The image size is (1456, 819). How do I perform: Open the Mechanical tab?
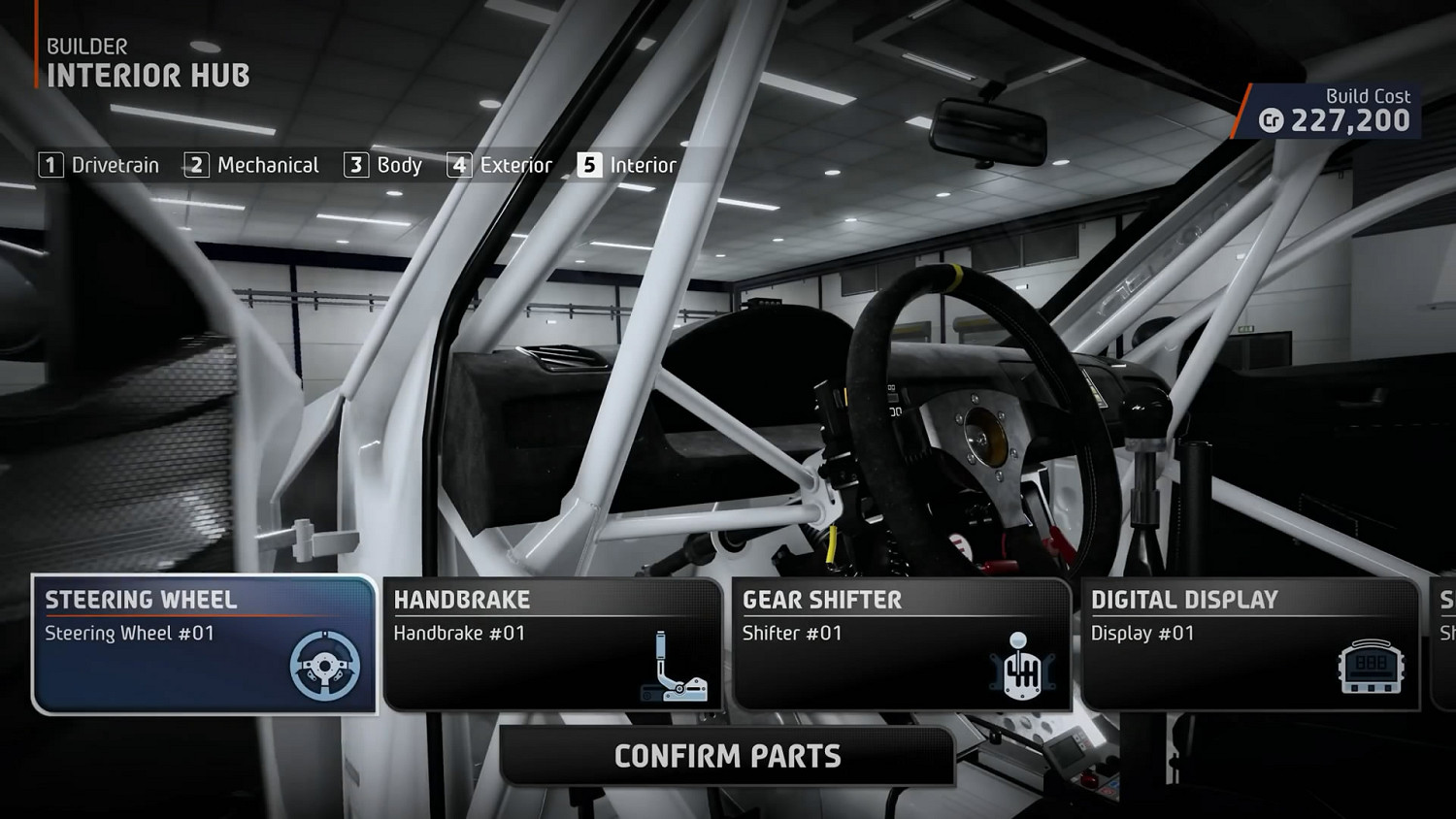268,165
